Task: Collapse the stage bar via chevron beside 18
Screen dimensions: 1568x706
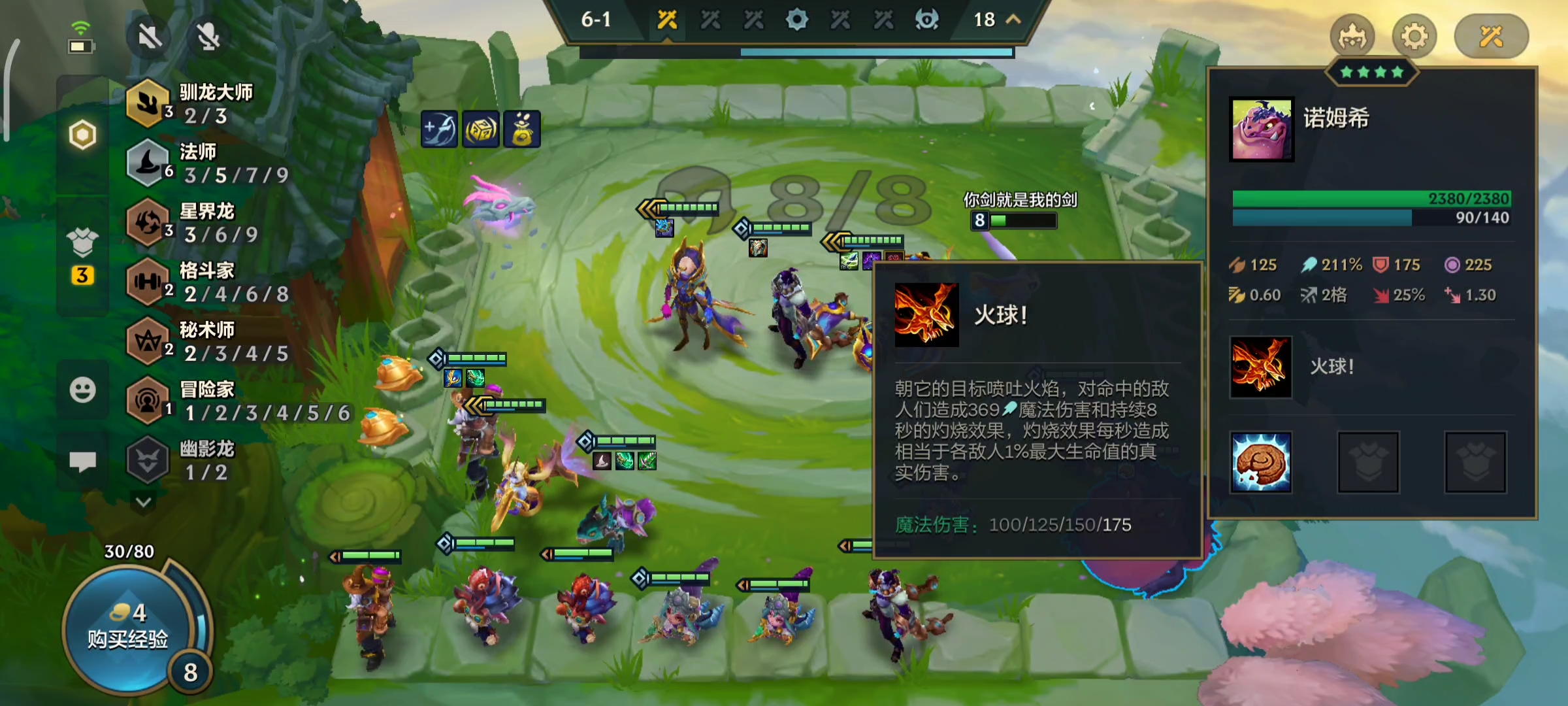Action: (1011, 20)
